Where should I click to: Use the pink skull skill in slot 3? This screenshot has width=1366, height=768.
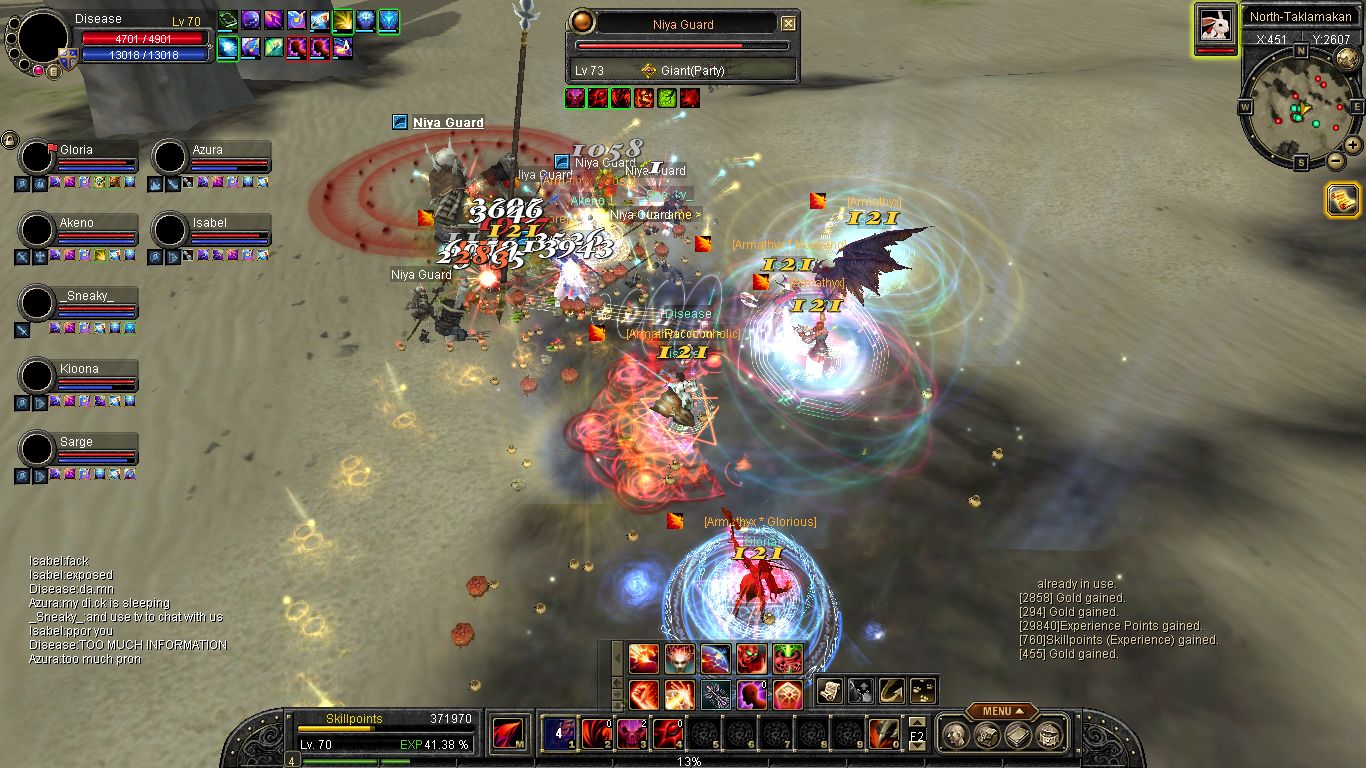(x=631, y=734)
